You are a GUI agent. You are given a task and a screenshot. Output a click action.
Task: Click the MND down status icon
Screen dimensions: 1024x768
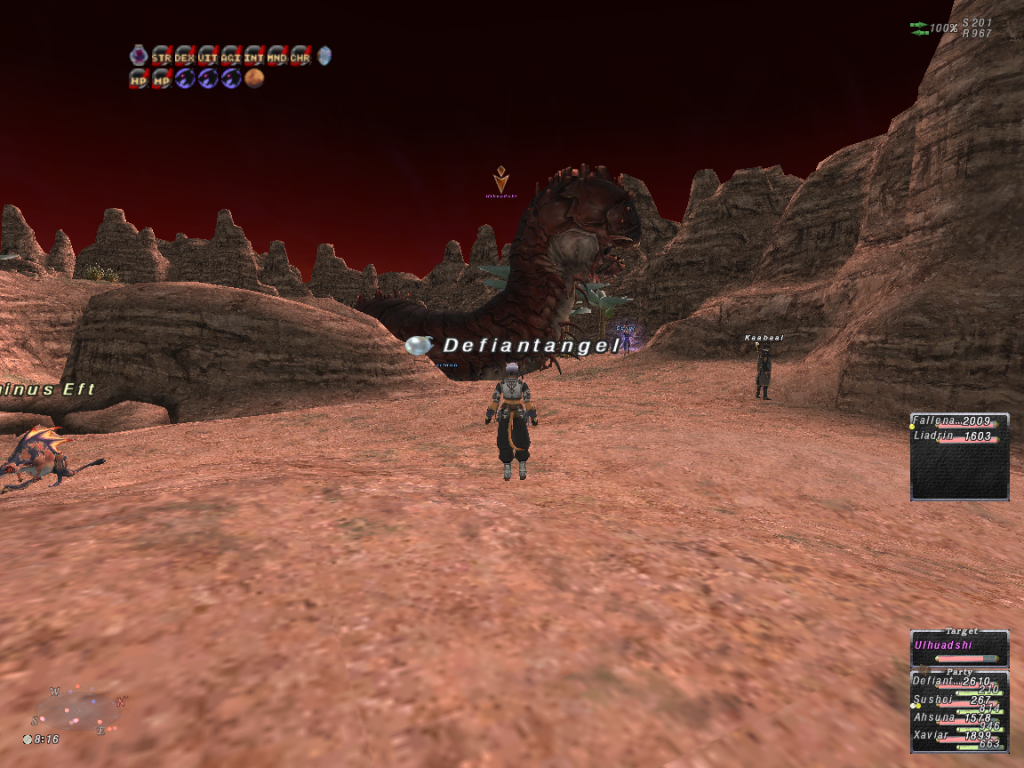(276, 57)
